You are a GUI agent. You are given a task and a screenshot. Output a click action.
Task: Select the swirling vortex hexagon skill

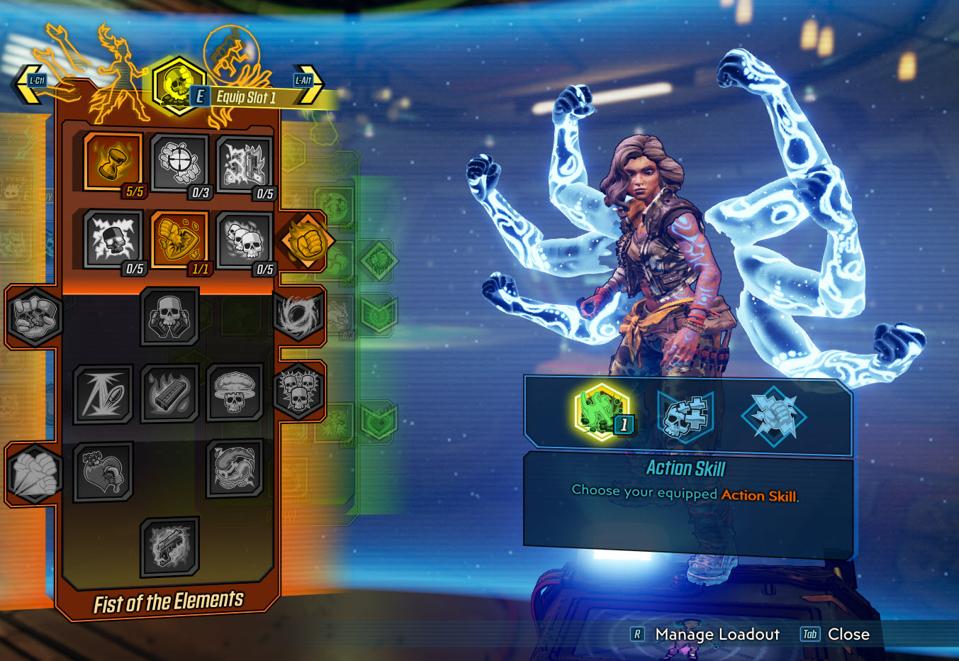point(299,315)
